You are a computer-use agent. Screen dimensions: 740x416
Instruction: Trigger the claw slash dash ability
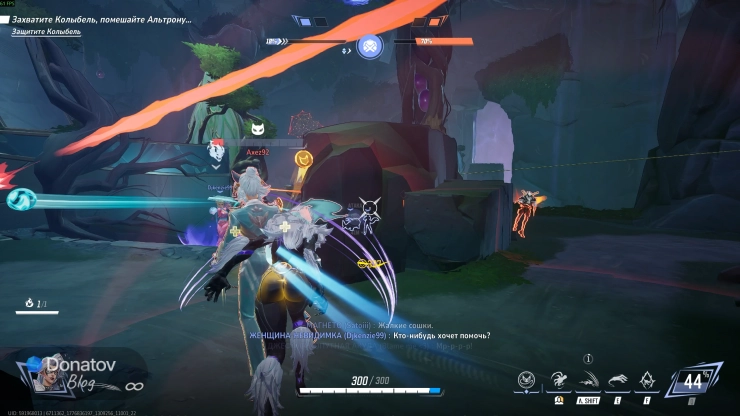(x=589, y=379)
